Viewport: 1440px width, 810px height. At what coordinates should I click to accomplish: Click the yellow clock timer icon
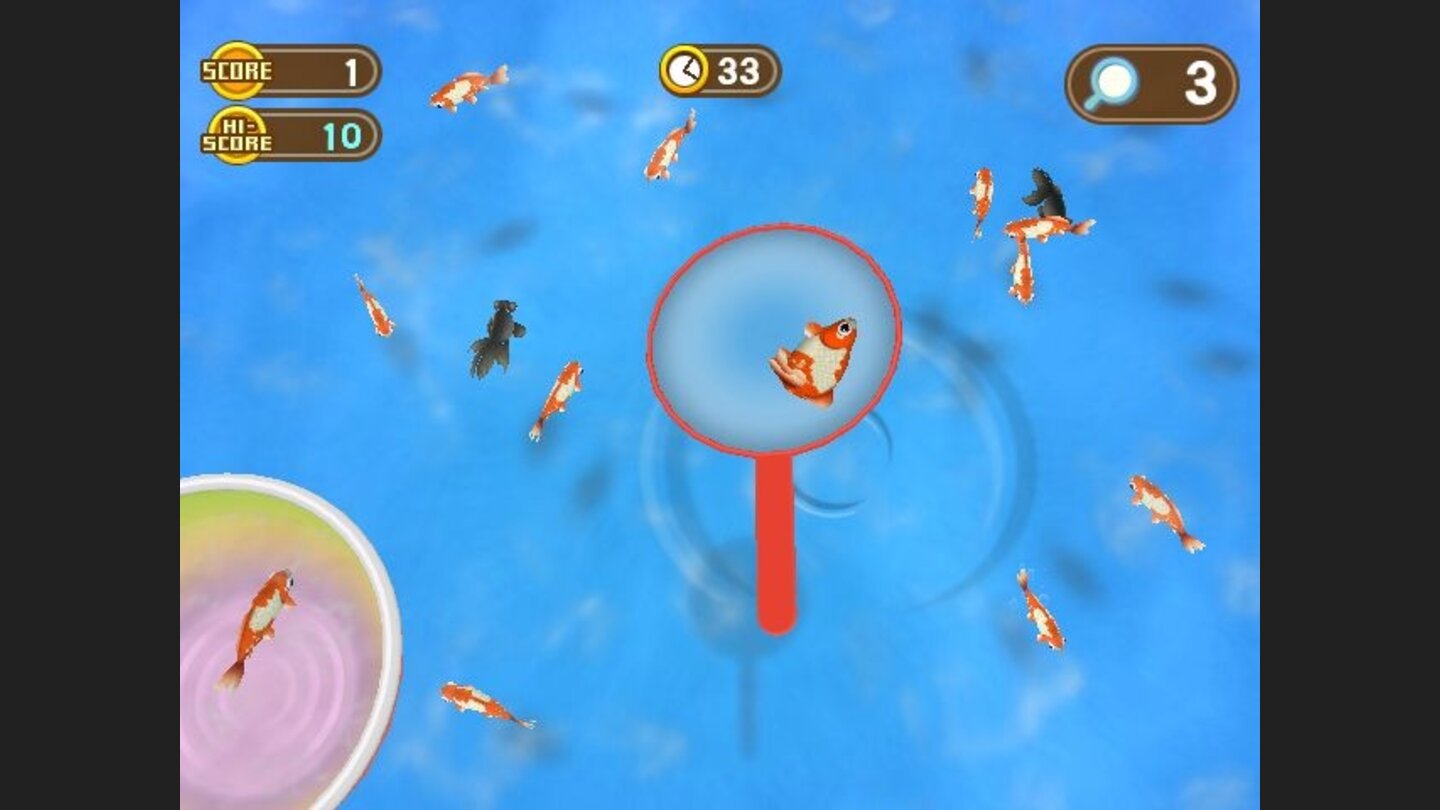(686, 70)
